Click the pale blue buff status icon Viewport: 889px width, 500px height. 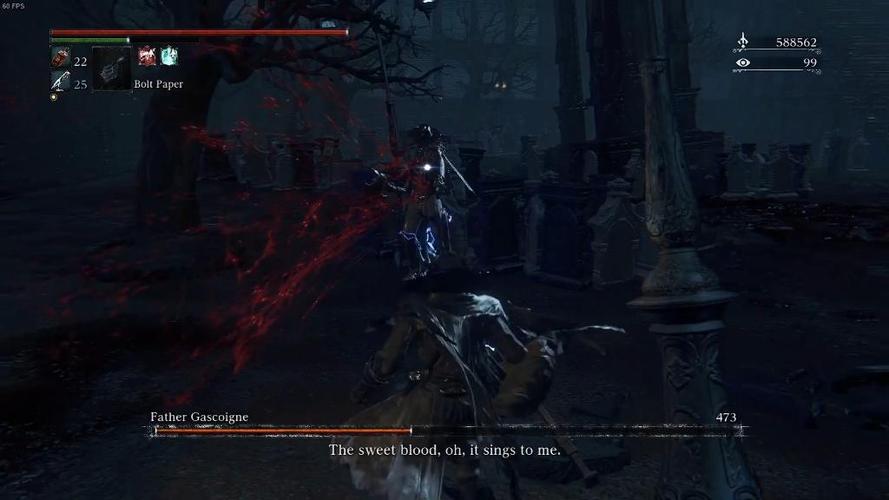169,56
